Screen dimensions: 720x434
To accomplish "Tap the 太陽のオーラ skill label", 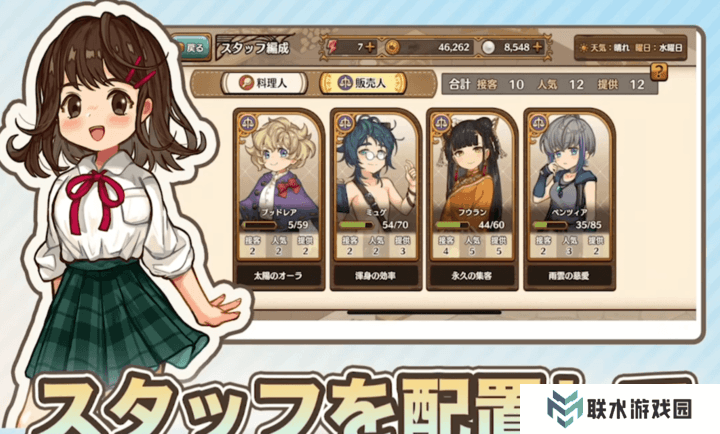I will coord(277,272).
